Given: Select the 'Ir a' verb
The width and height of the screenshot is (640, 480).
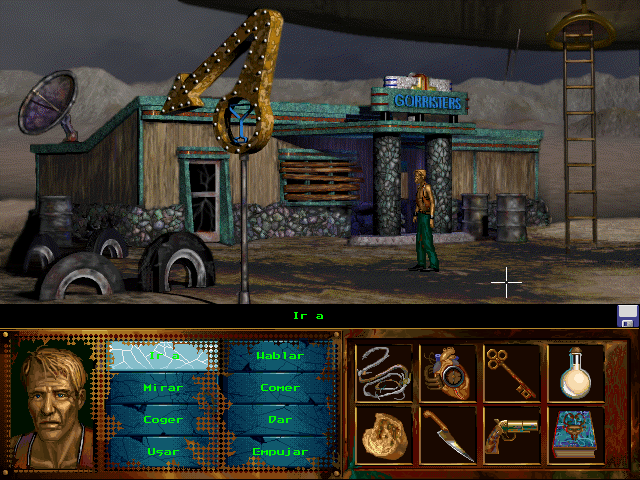Looking at the screenshot, I should 162,355.
